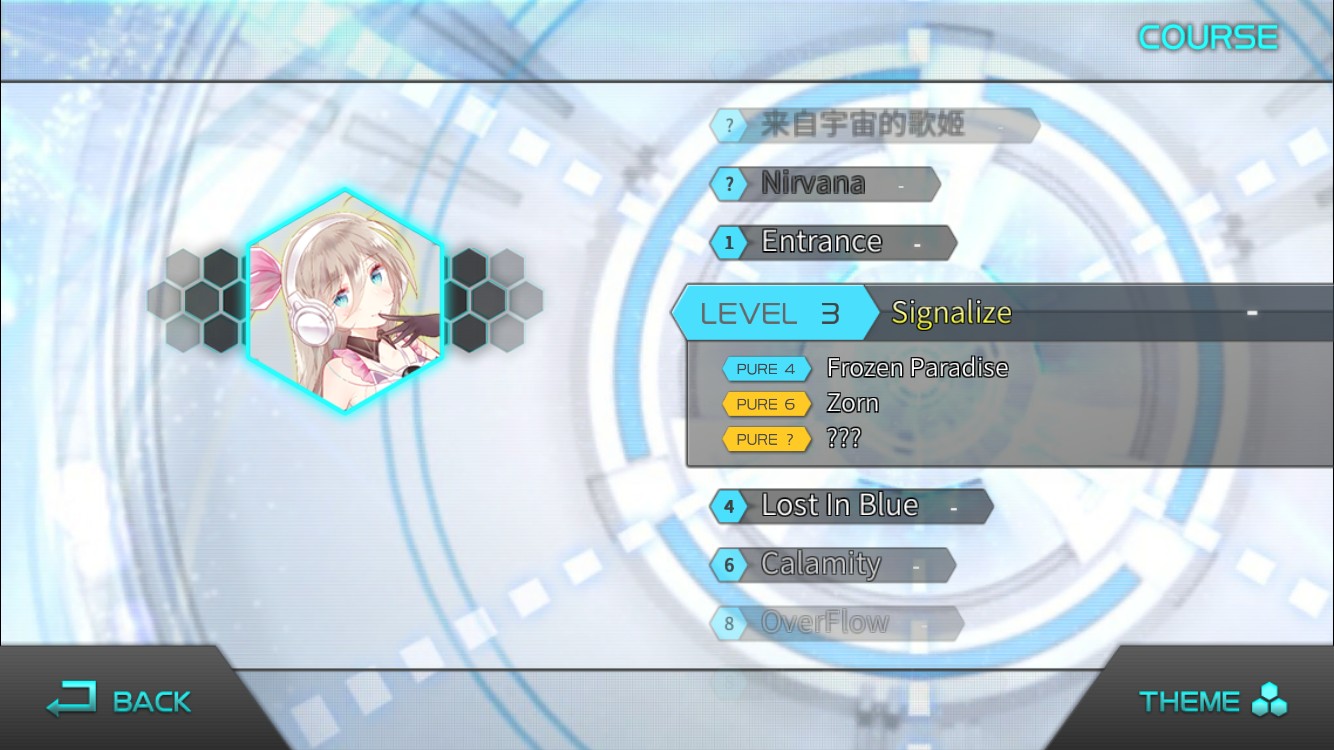The height and width of the screenshot is (750, 1334).
Task: Click the level 1 badge on Entrance
Action: (x=729, y=242)
